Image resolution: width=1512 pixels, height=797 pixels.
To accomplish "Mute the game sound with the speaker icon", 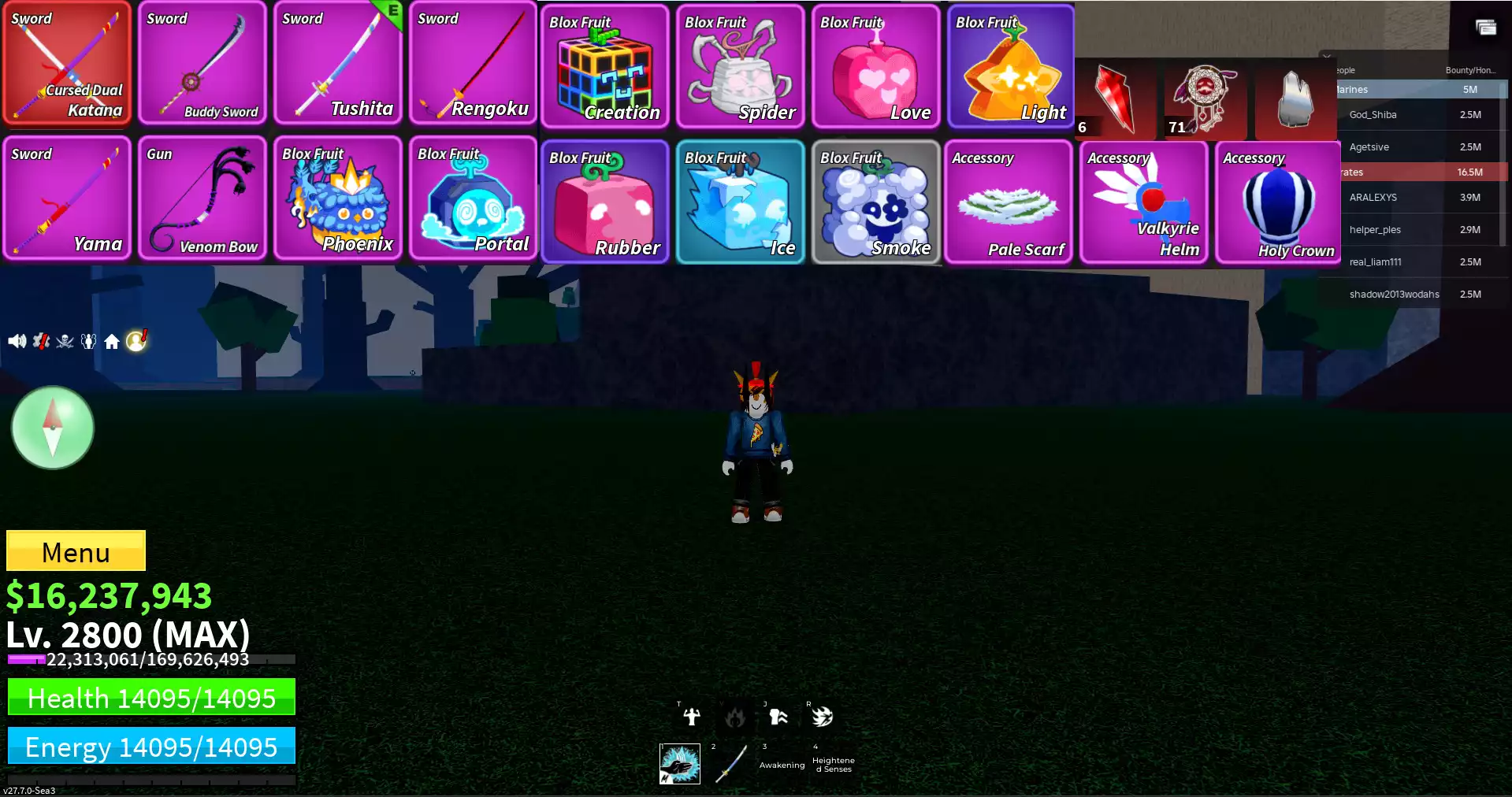I will click(x=16, y=340).
